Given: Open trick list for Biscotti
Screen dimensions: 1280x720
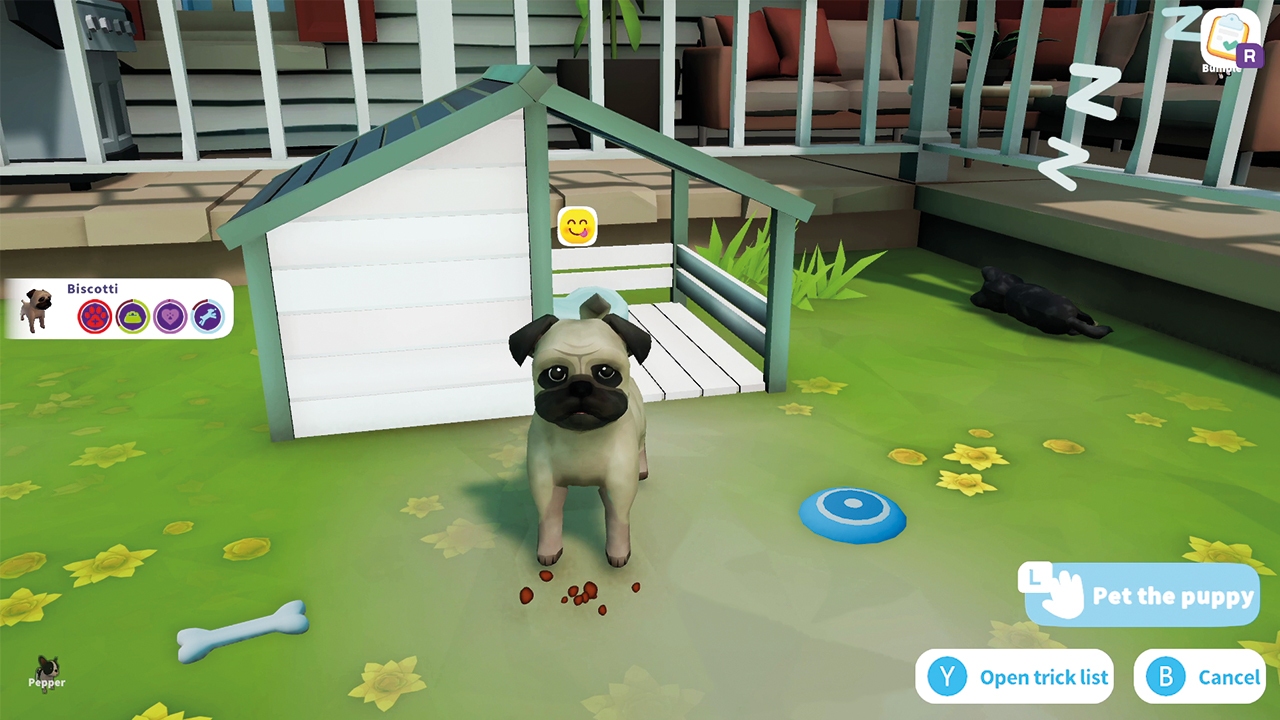Looking at the screenshot, I should pos(1015,677).
